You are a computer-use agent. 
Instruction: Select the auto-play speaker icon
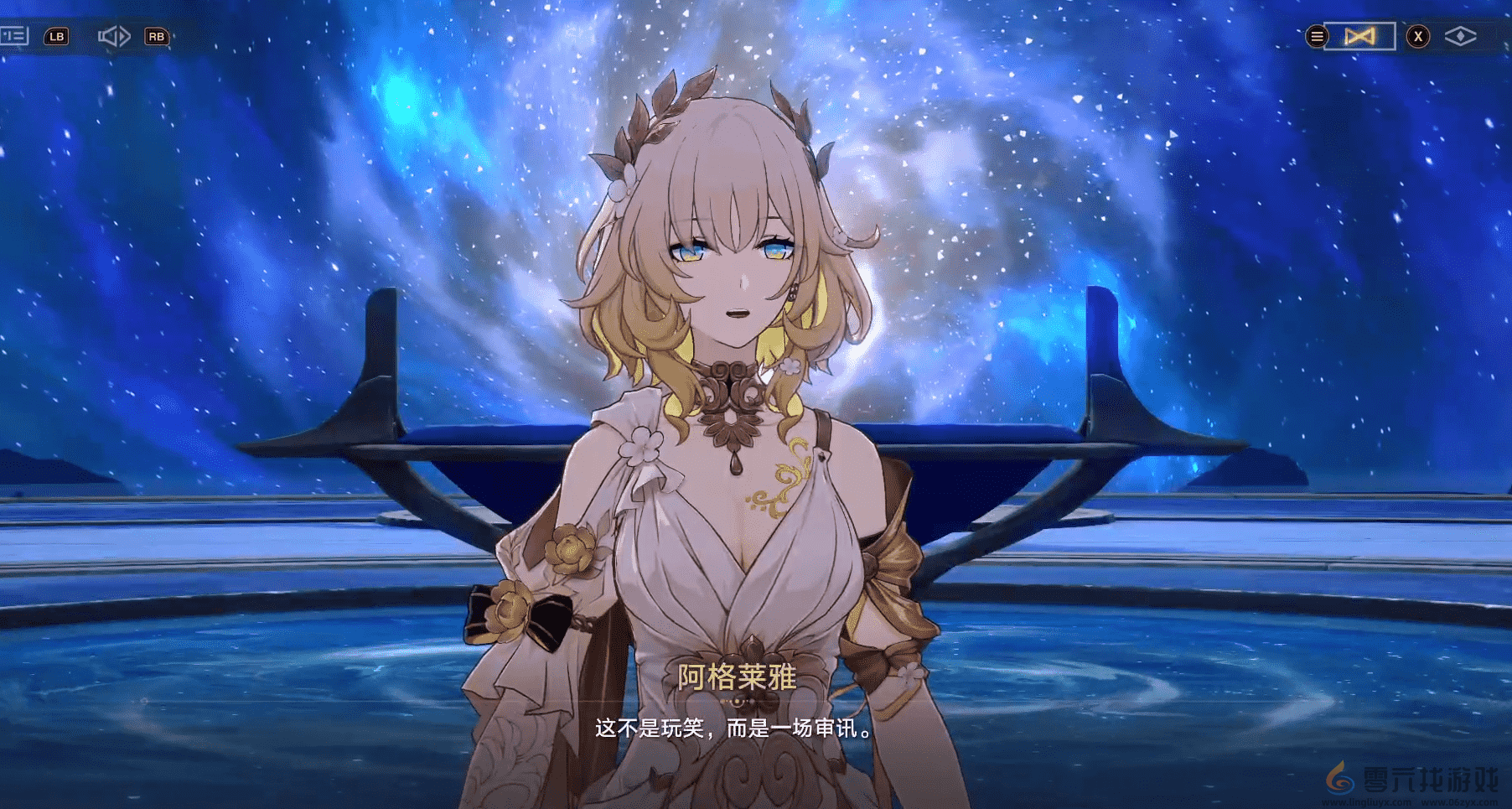tap(115, 36)
